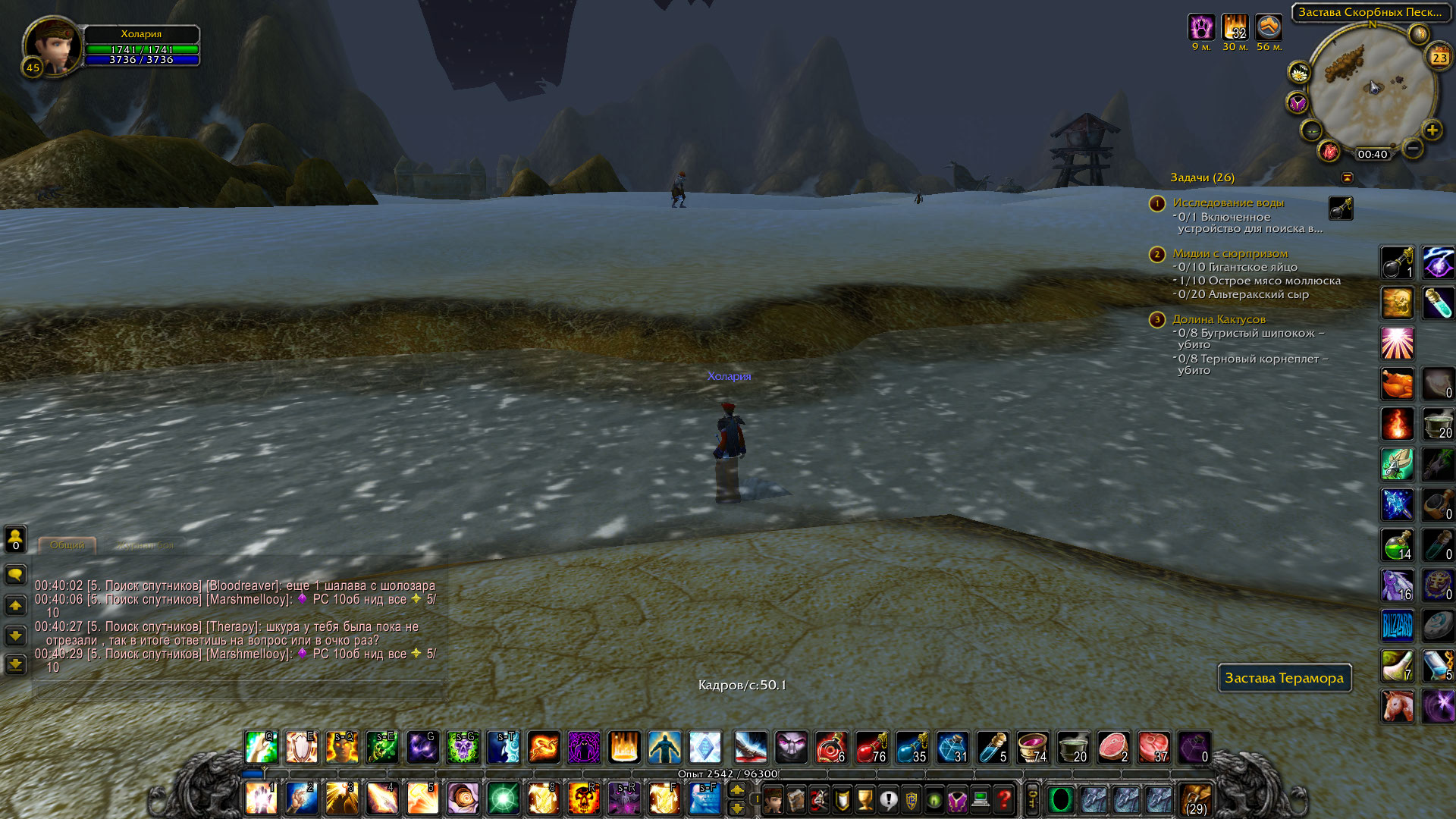1456x819 pixels.
Task: Summon the horse mount from side bar
Action: (1397, 706)
